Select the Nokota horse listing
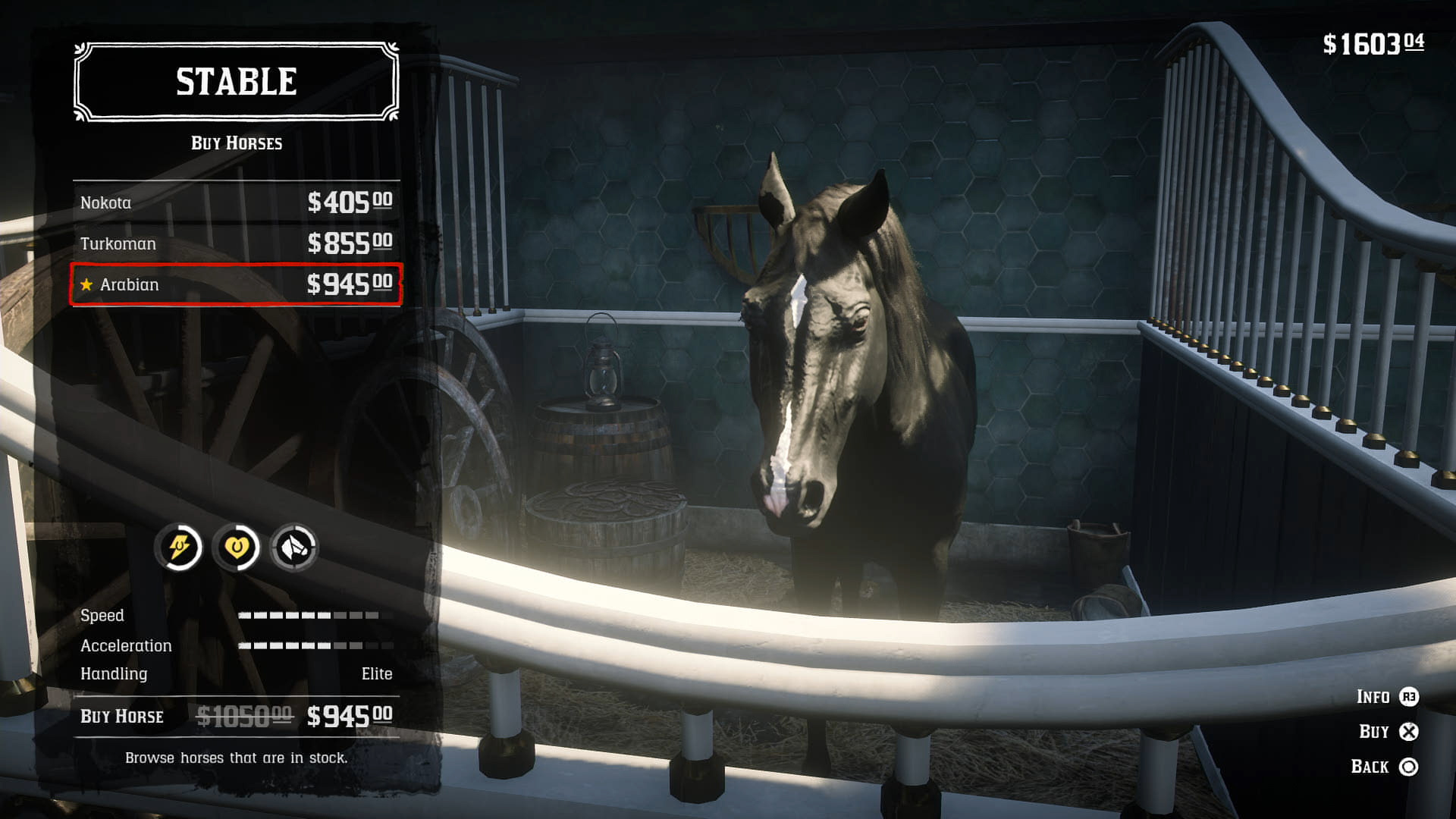 pos(236,202)
